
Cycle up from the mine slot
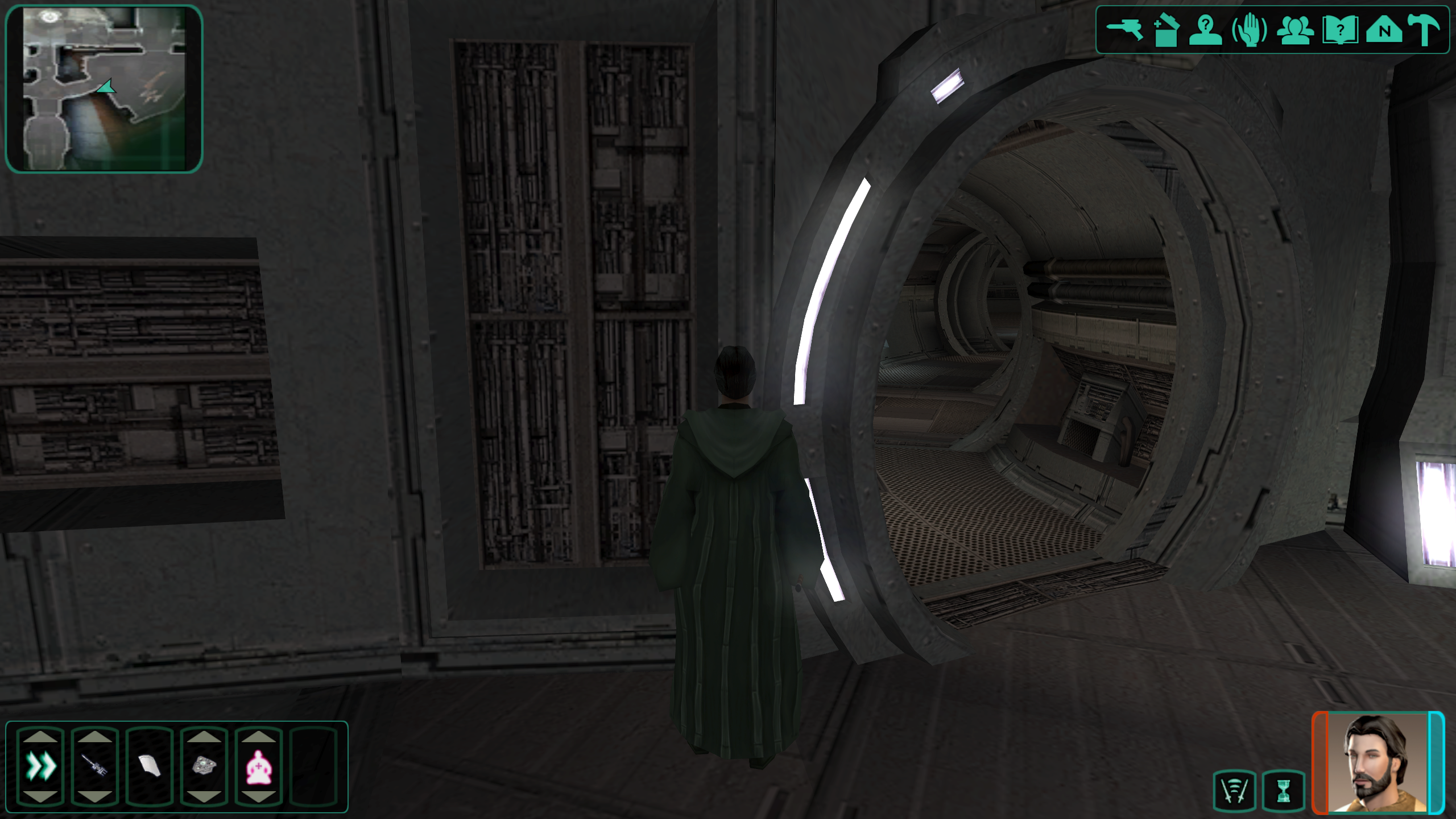tap(204, 737)
